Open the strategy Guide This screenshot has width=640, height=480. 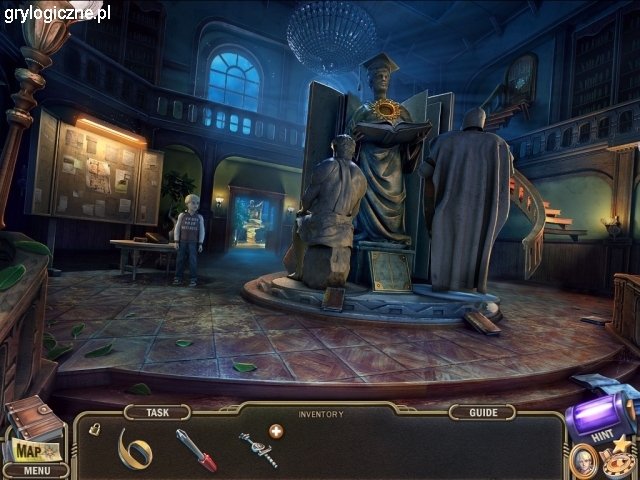point(482,412)
